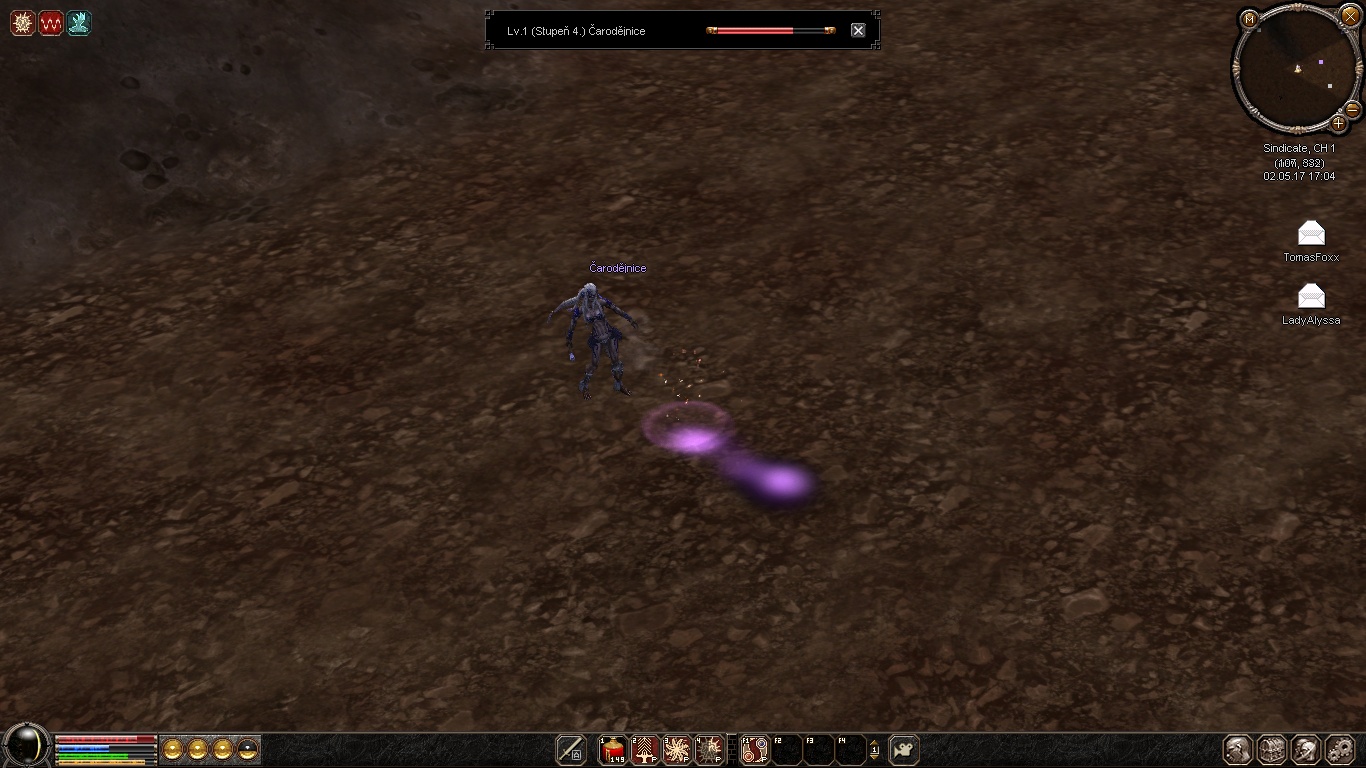The width and height of the screenshot is (1366, 768).
Task: Activate the burst aura skill in slot 4
Action: [x=709, y=749]
